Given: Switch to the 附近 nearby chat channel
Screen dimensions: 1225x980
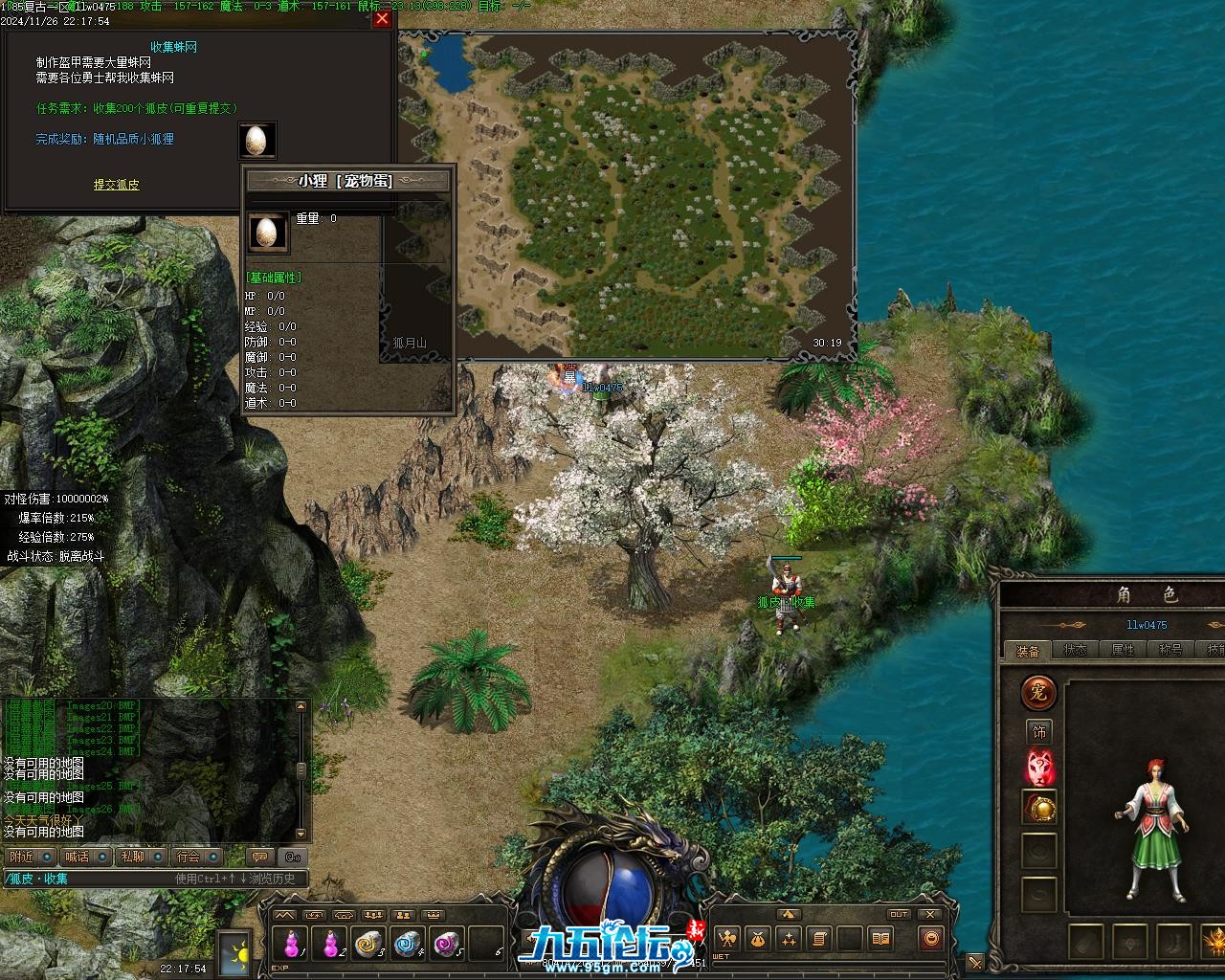Looking at the screenshot, I should (21, 857).
